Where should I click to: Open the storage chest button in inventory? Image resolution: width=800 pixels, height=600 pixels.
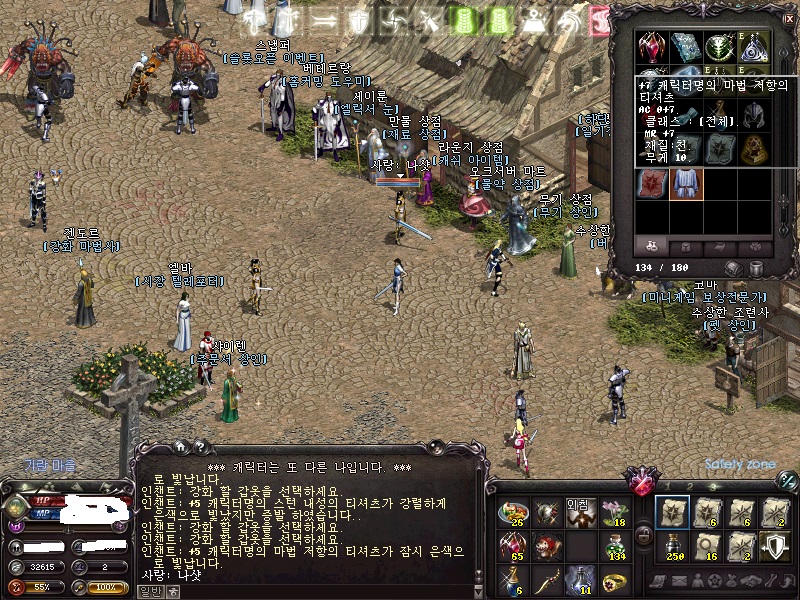coord(735,268)
